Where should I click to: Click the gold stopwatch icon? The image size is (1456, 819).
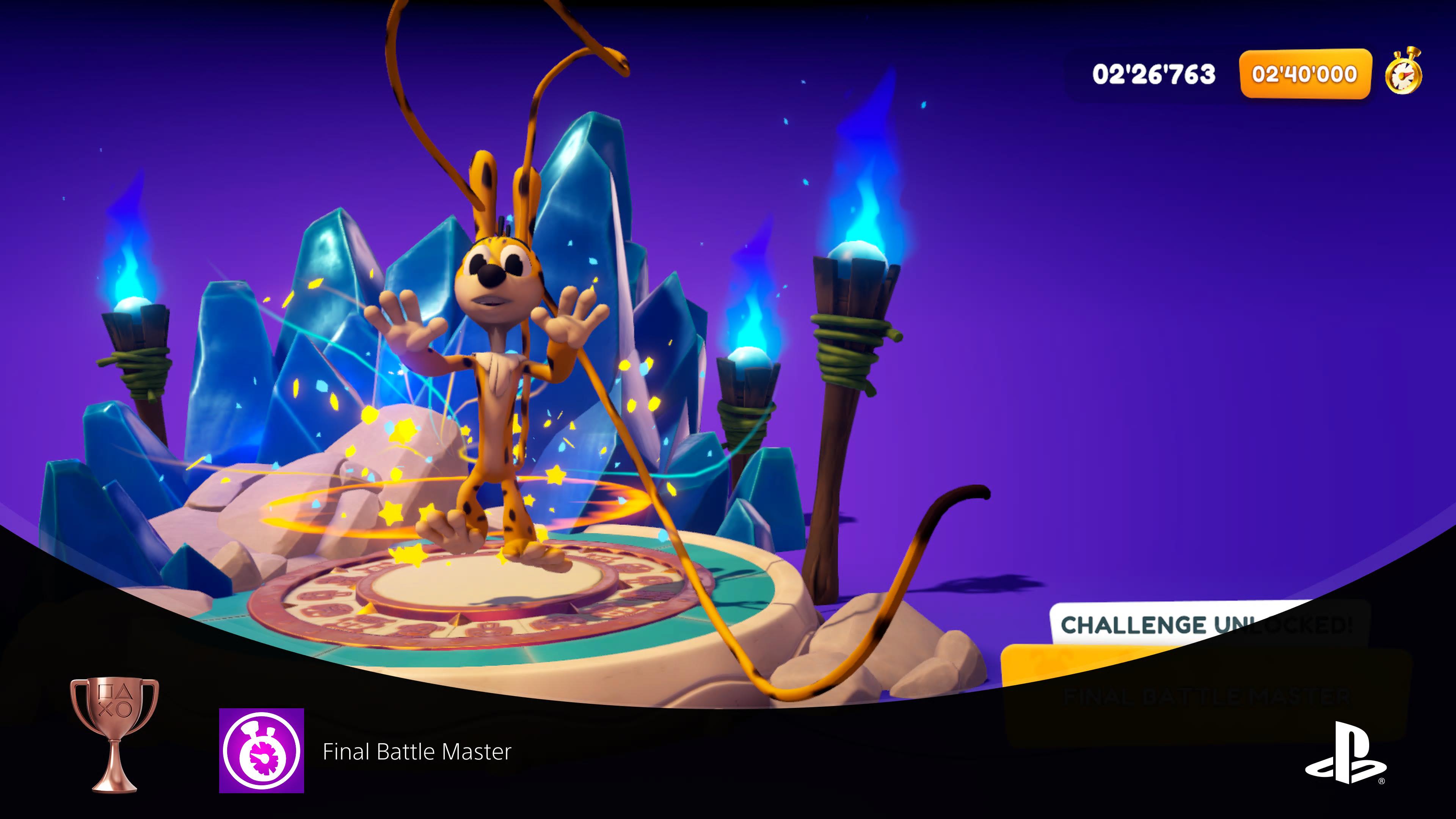pos(1403,71)
